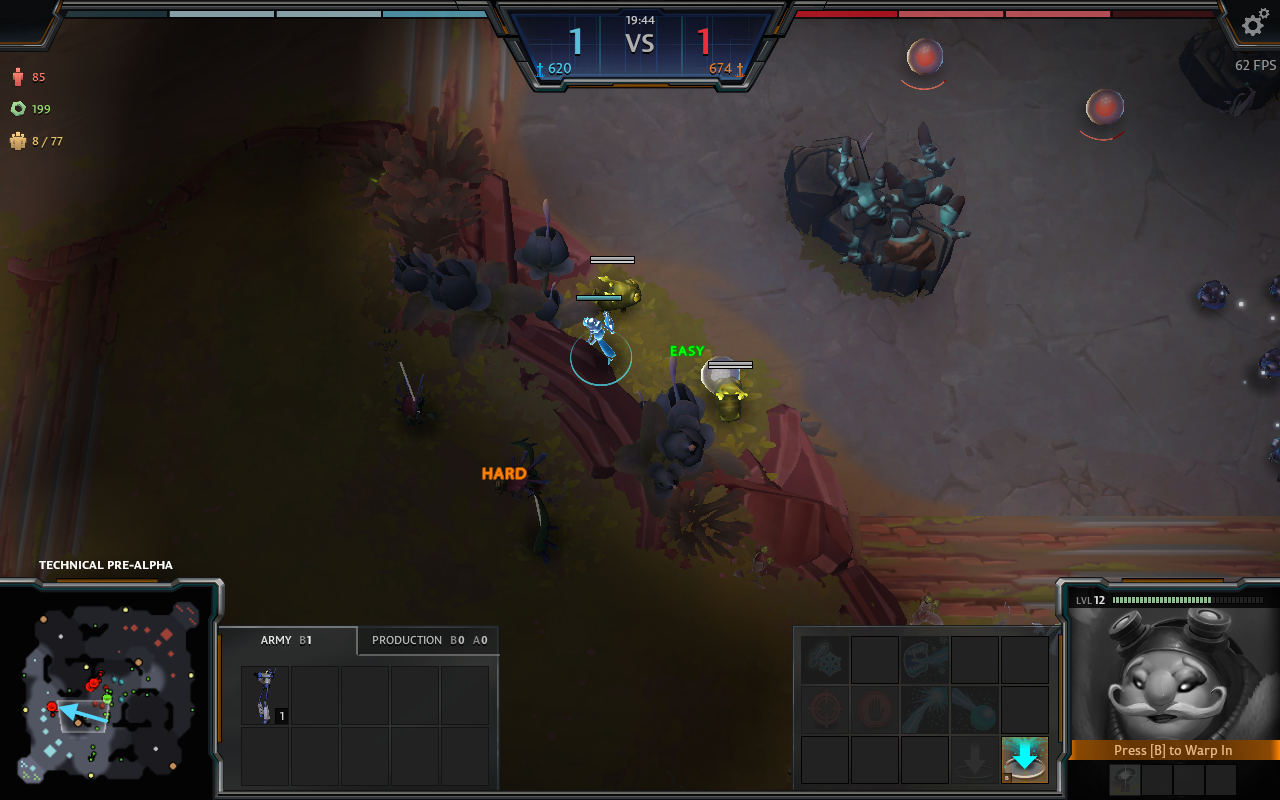Use the fanged jaw ability icon
Screen dimensions: 1280x800
pos(925,660)
